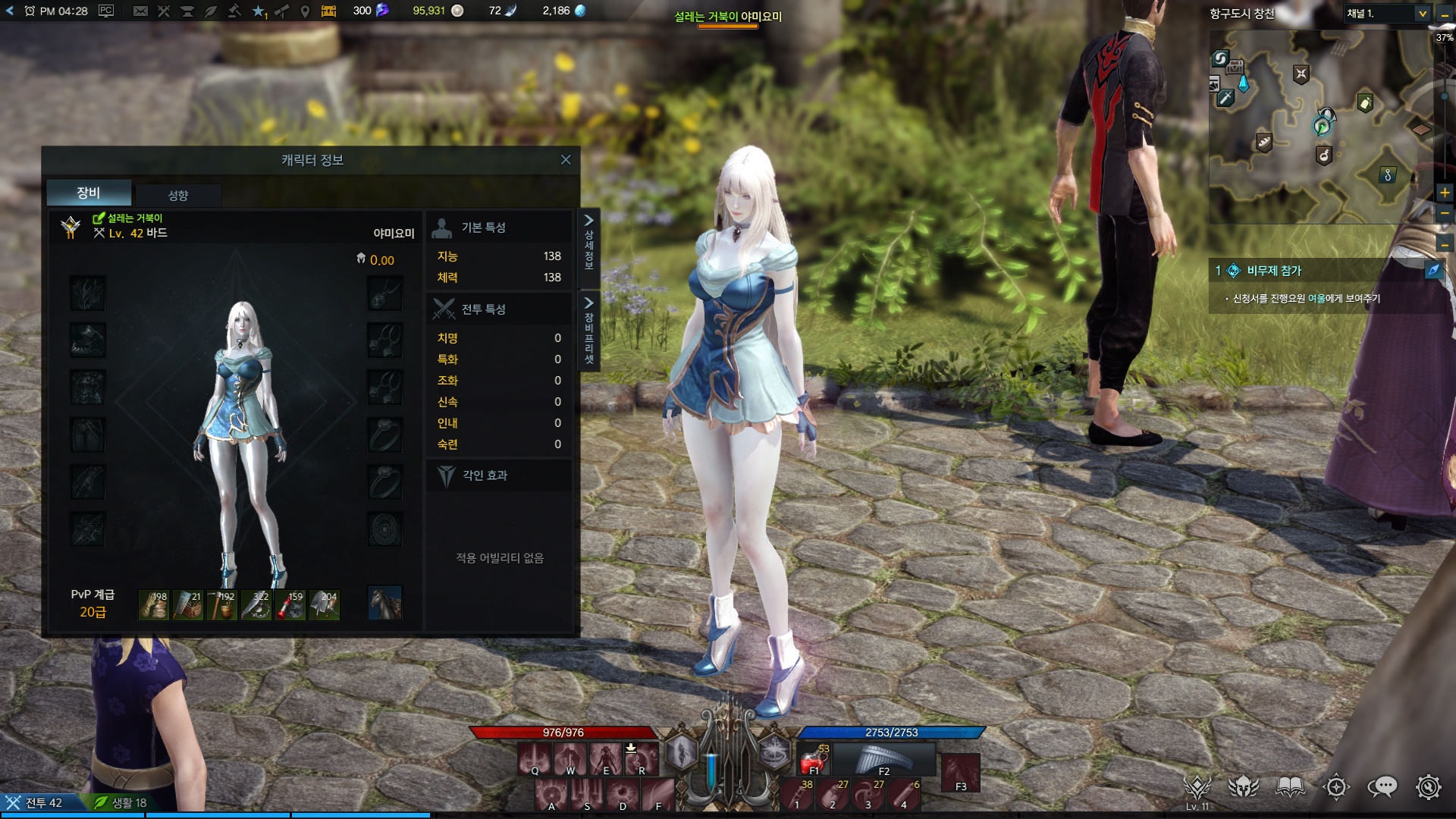Select the horse mount slot
1456x819 pixels.
[384, 603]
